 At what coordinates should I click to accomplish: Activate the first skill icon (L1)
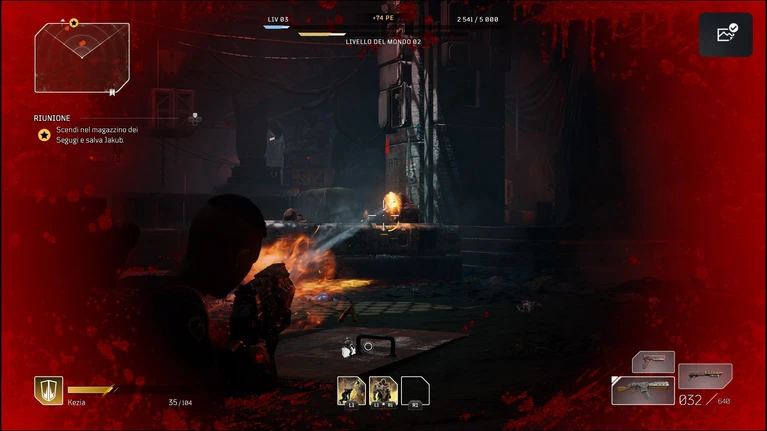pos(351,390)
